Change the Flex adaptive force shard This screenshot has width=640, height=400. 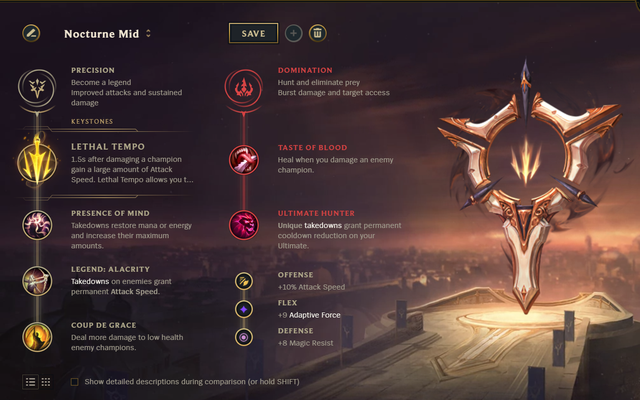243,309
